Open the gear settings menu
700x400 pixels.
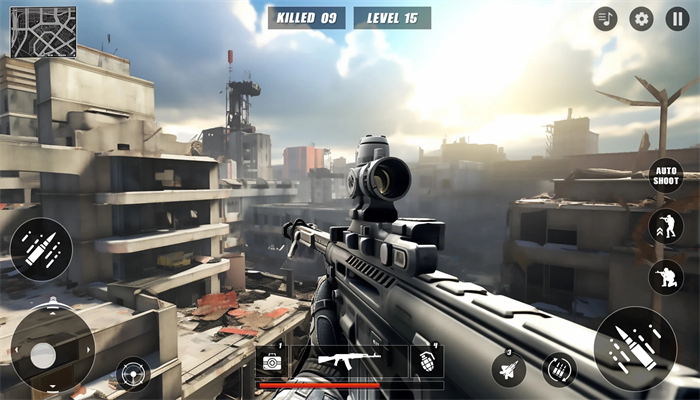click(x=641, y=19)
